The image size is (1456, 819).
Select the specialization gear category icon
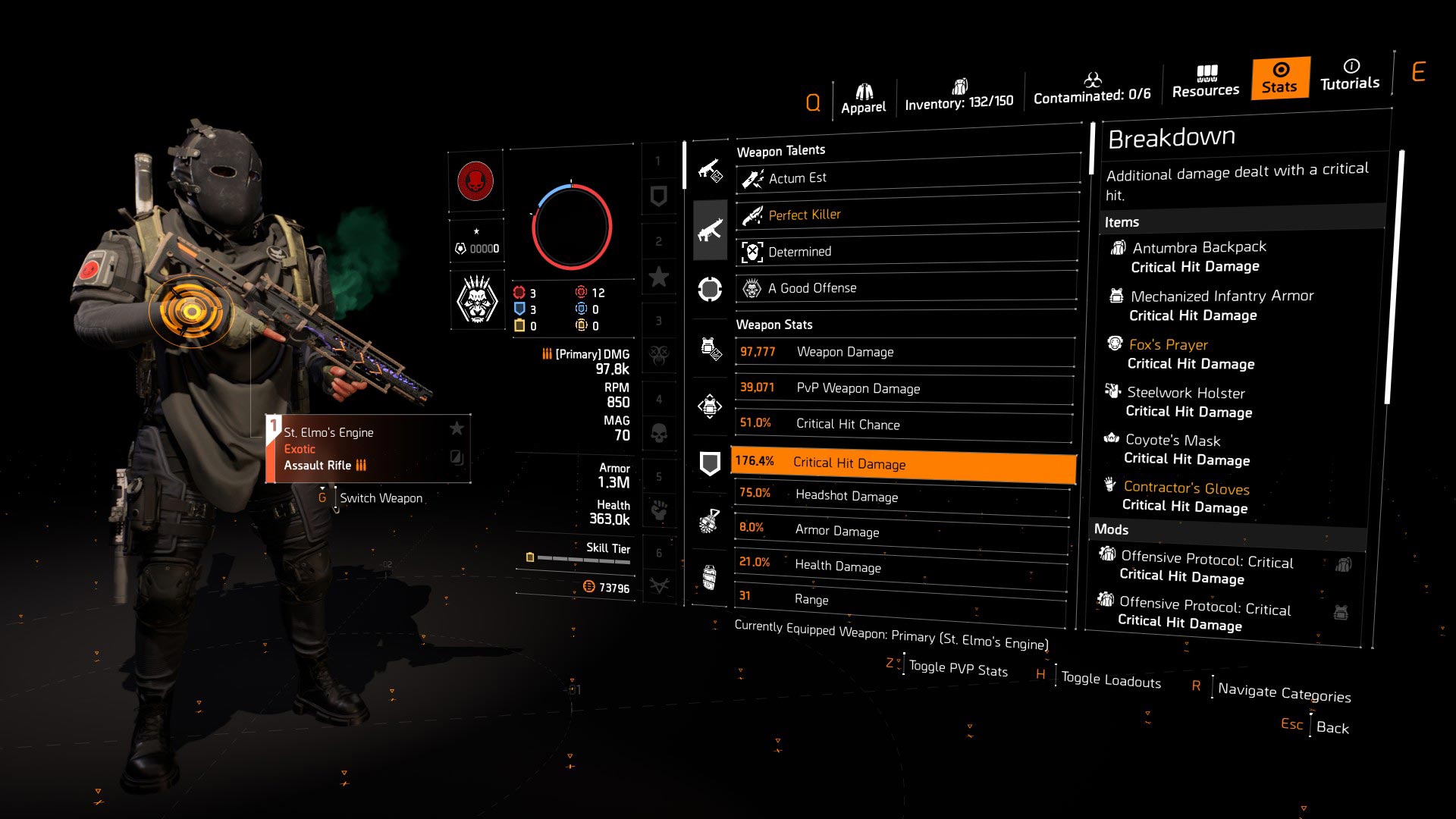(x=710, y=407)
